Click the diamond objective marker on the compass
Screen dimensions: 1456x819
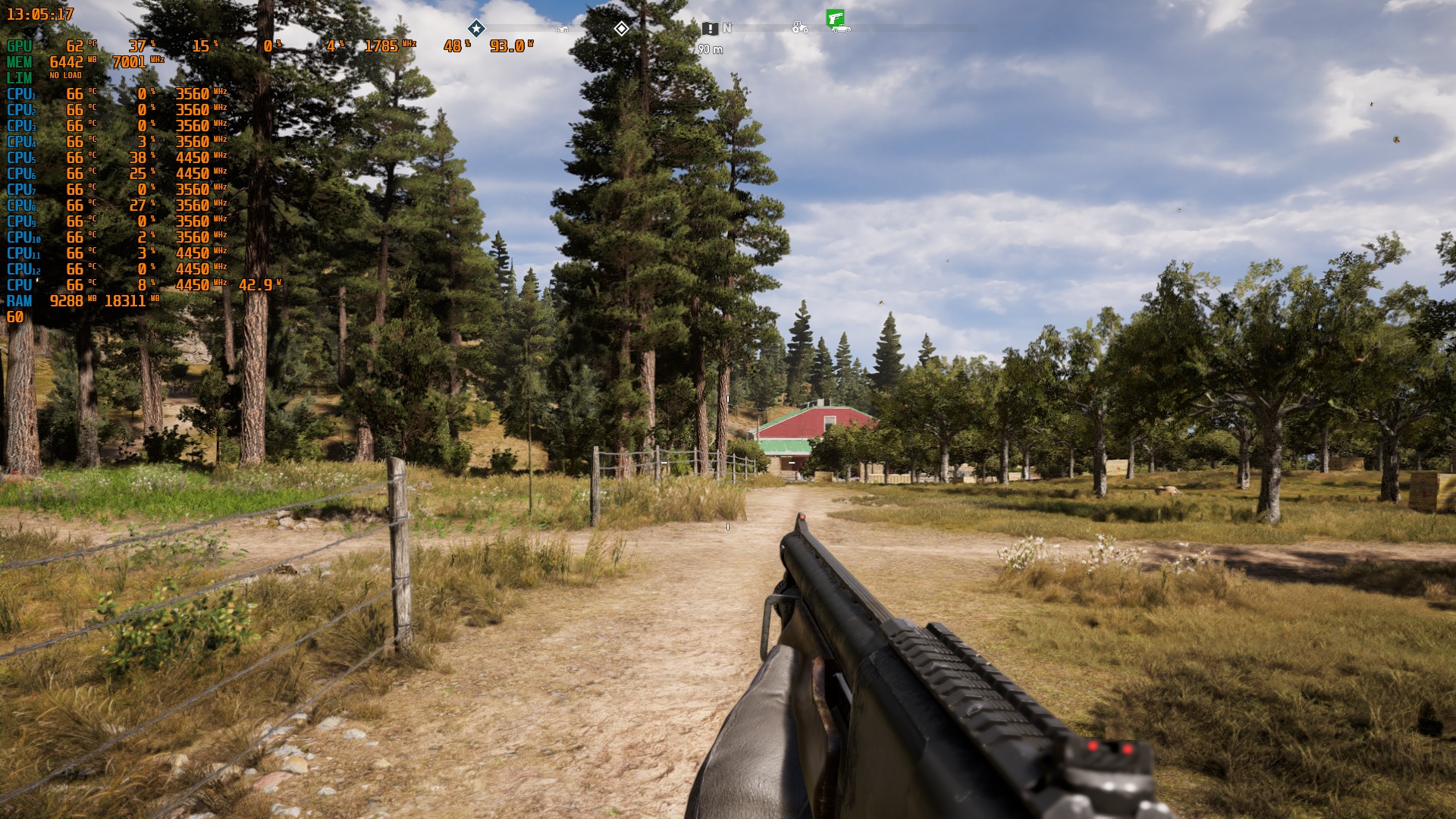click(x=623, y=29)
